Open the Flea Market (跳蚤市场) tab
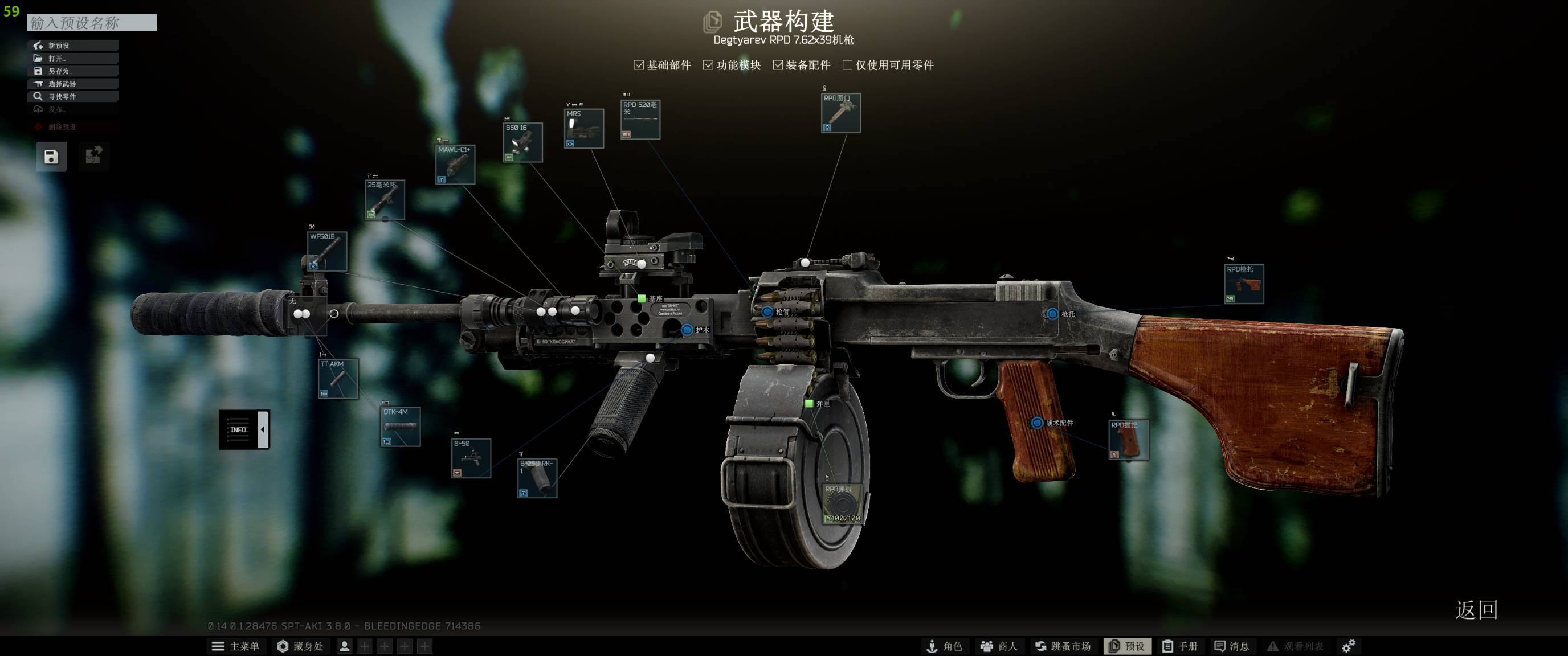The image size is (1568, 656). point(1063,646)
